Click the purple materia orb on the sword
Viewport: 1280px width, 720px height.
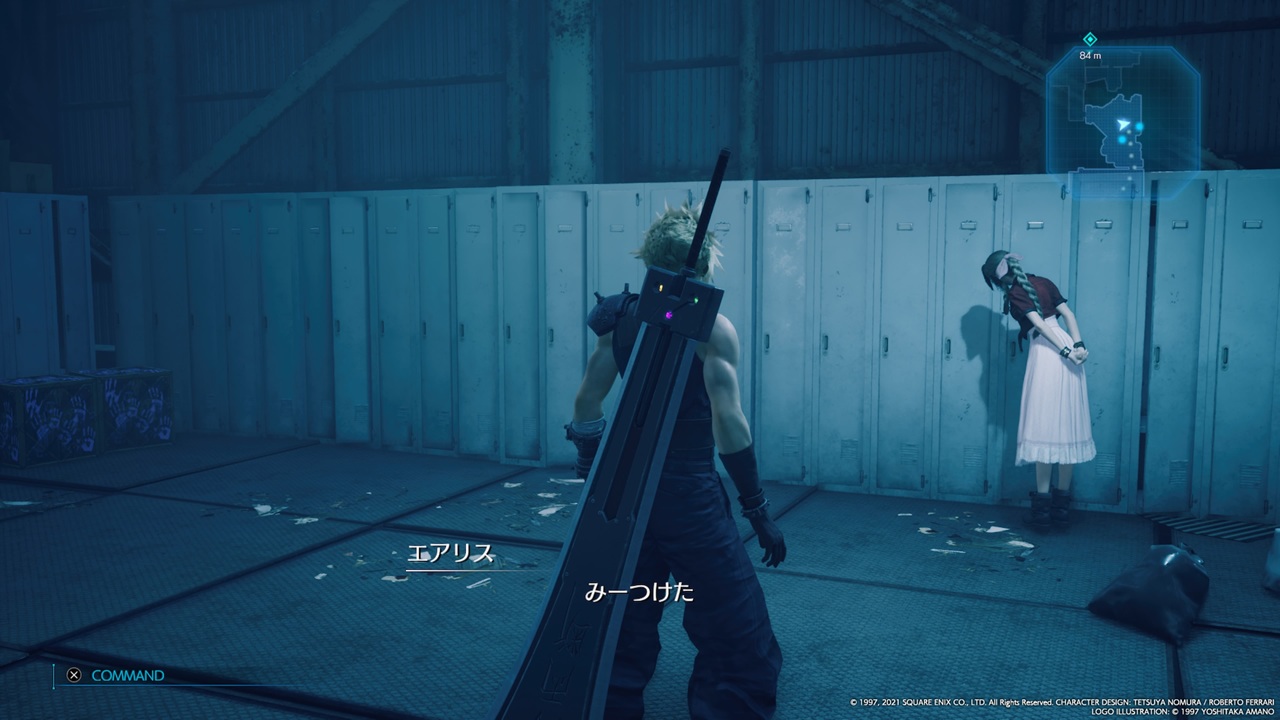point(668,314)
